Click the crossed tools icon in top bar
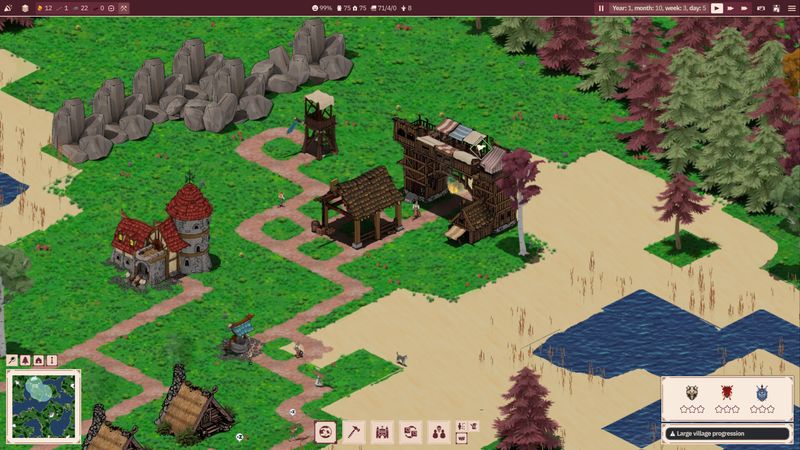Screen dimensions: 800x450 124,8
